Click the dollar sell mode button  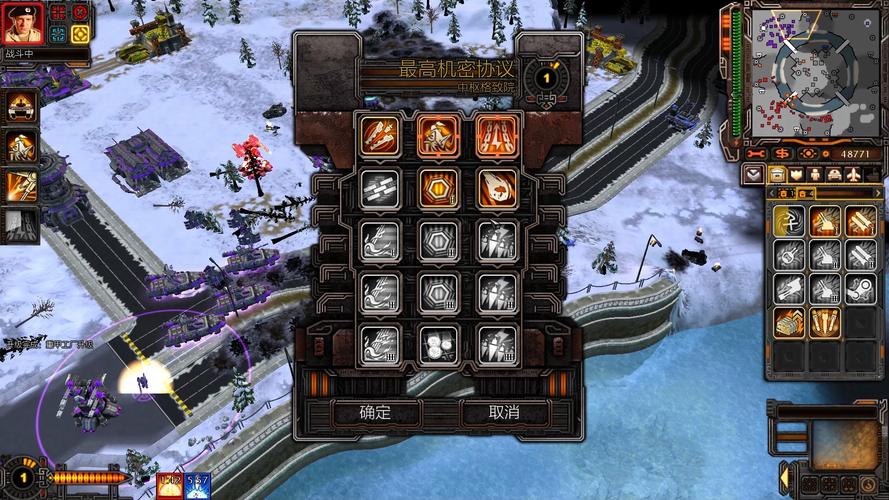tap(780, 153)
